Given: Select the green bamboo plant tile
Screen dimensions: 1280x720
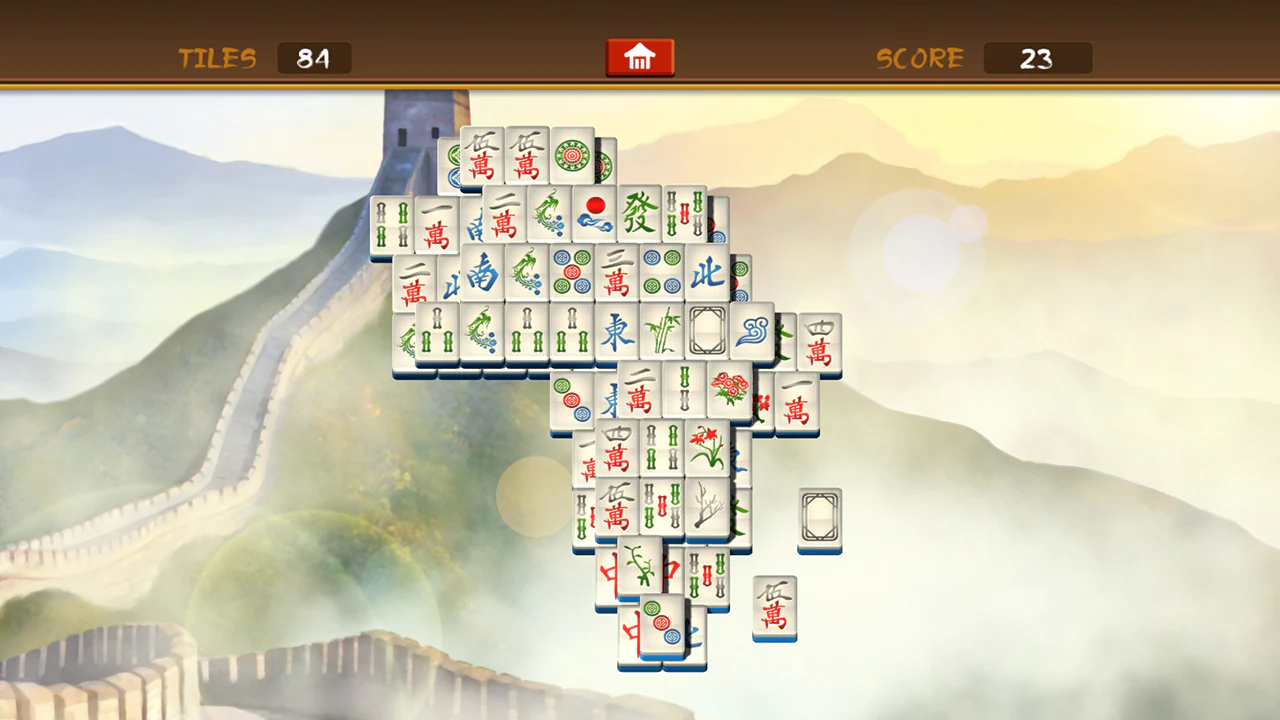Looking at the screenshot, I should [662, 332].
